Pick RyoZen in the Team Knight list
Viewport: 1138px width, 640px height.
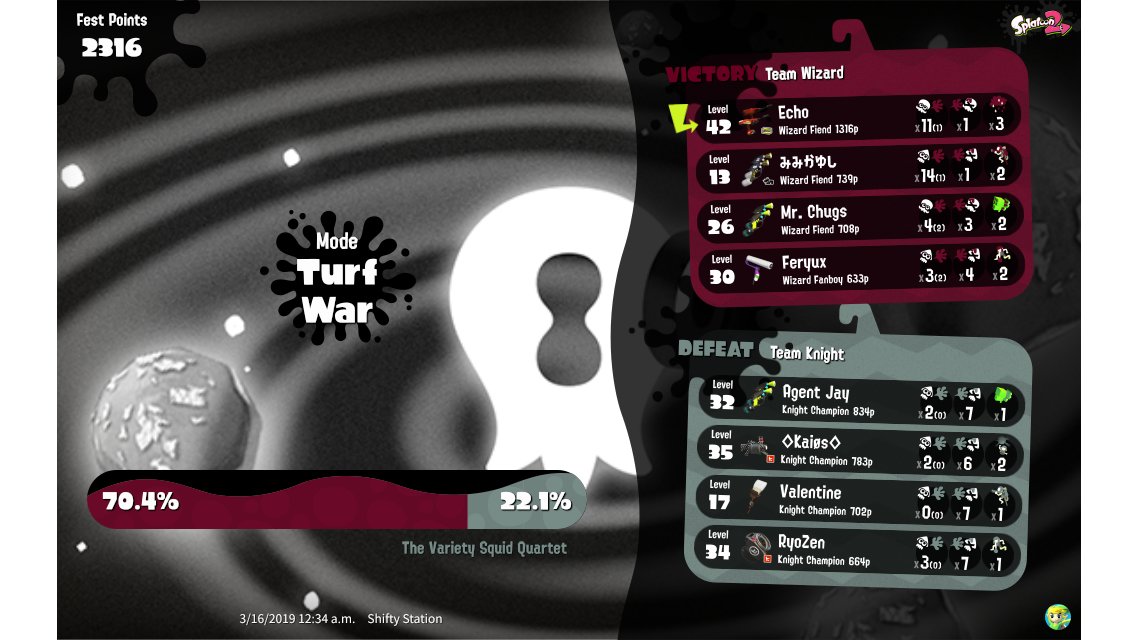[858, 549]
